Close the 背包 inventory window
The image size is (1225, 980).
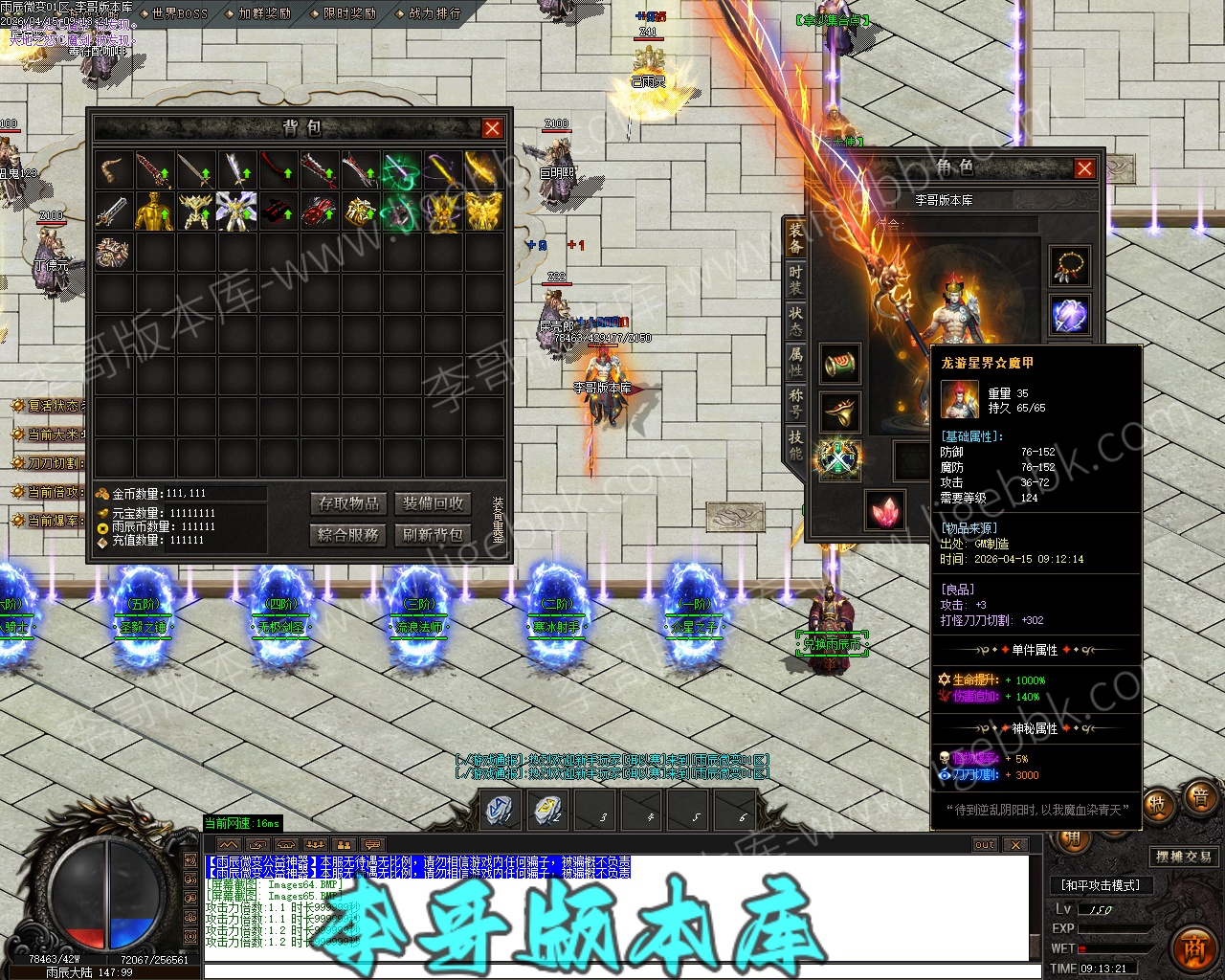click(x=492, y=128)
